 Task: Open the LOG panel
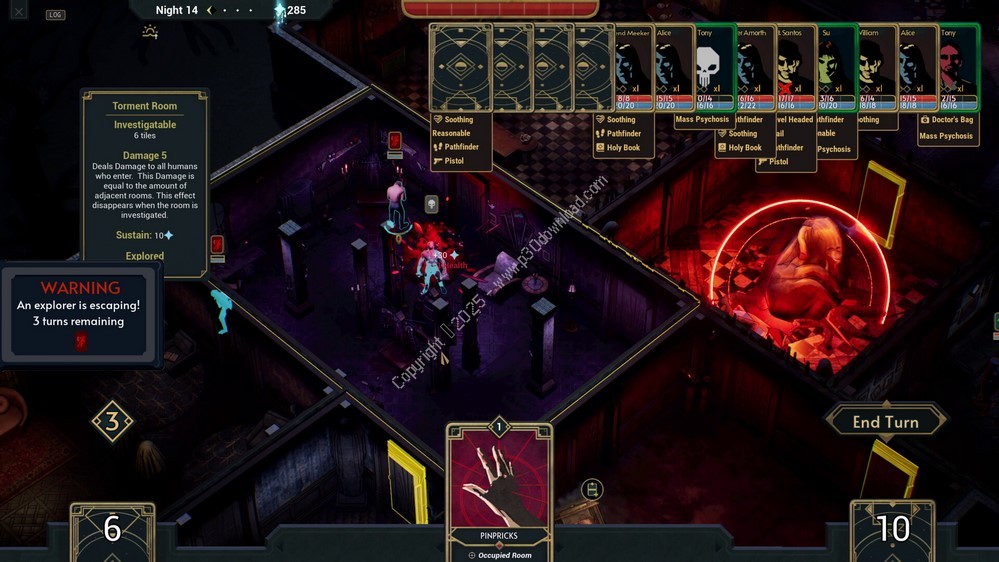[55, 15]
